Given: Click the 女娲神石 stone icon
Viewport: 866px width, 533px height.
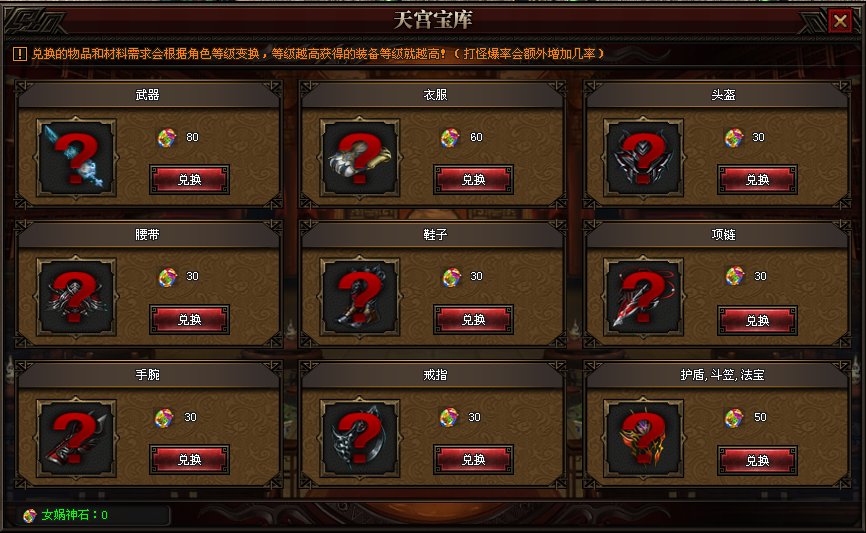Looking at the screenshot, I should click(30, 516).
